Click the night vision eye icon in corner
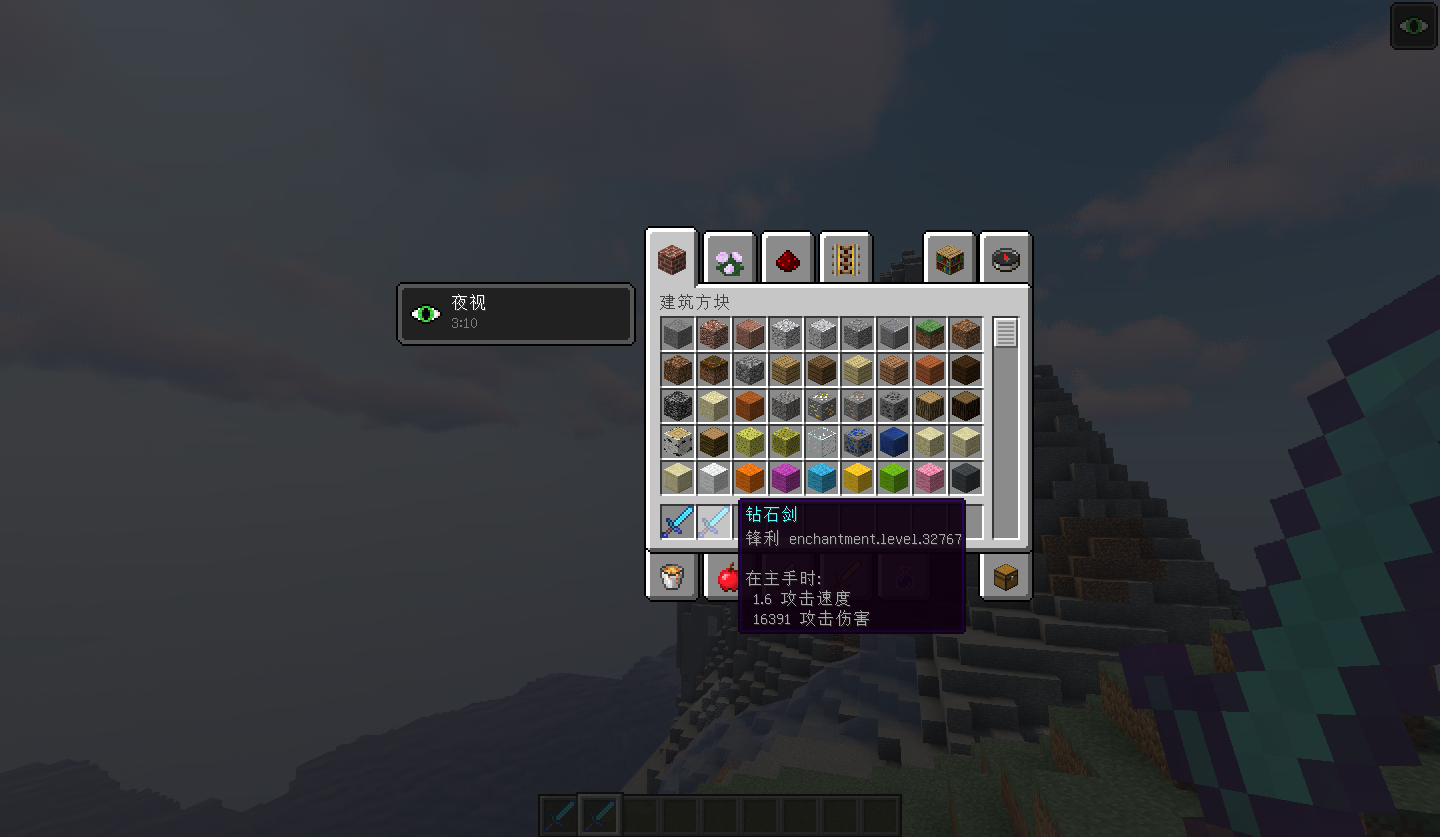The height and width of the screenshot is (837, 1440). (x=1413, y=25)
